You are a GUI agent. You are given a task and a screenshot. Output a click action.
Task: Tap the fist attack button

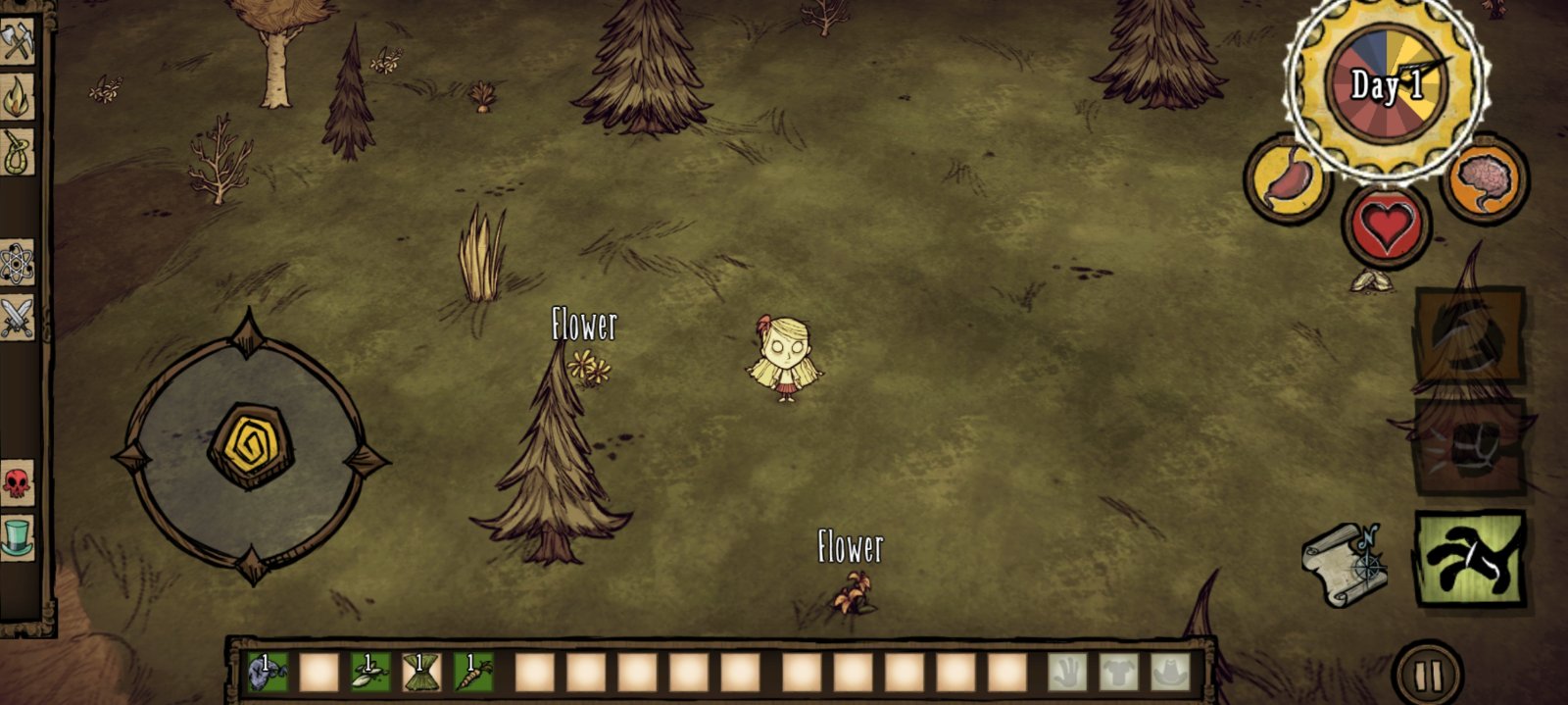(1470, 447)
